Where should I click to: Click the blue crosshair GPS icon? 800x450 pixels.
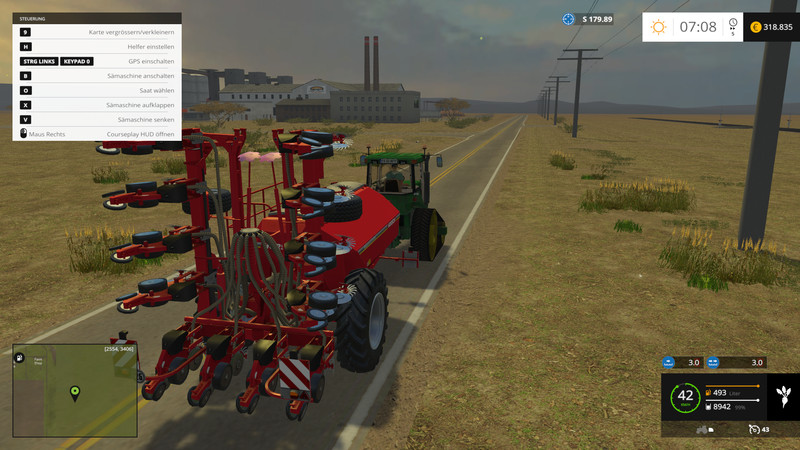[x=569, y=19]
